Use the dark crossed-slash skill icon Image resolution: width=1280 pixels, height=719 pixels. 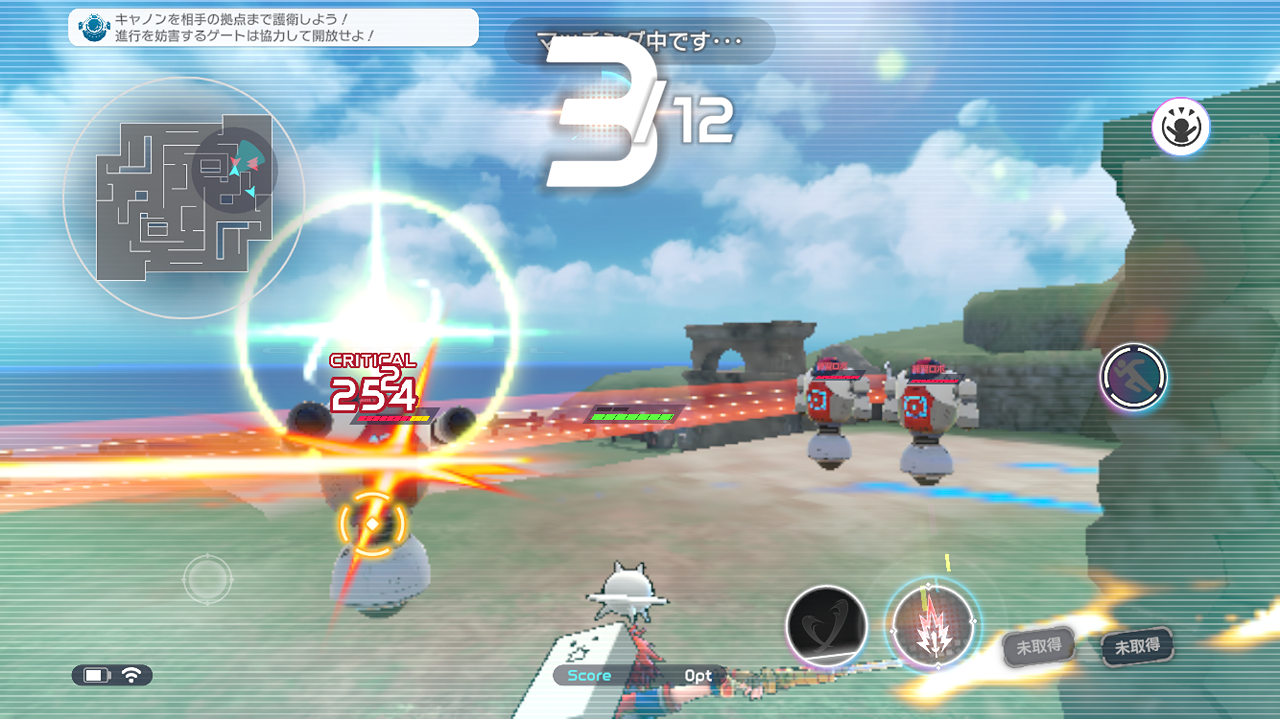pos(826,625)
